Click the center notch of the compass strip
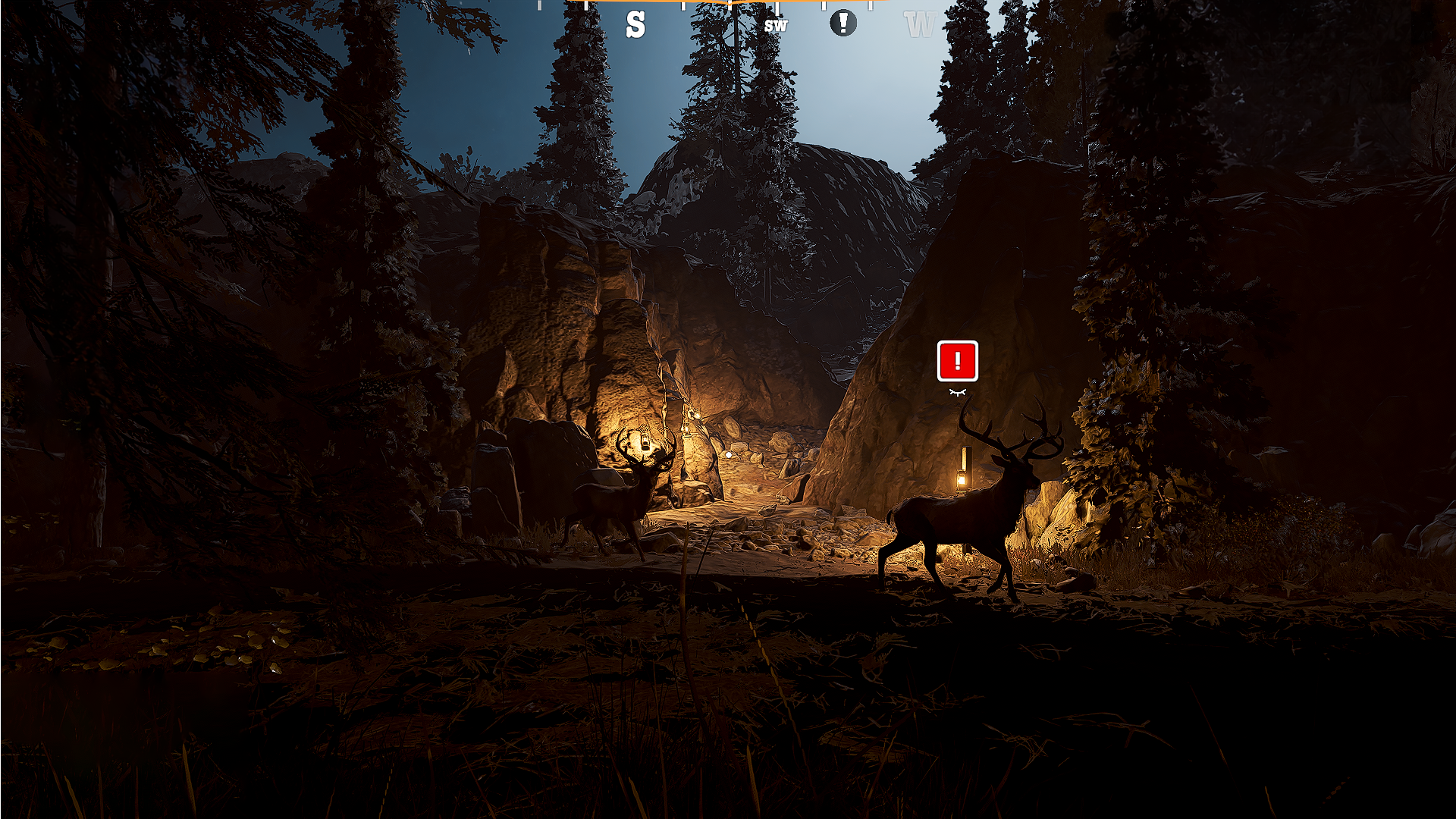The image size is (1456, 819). pyautogui.click(x=728, y=5)
